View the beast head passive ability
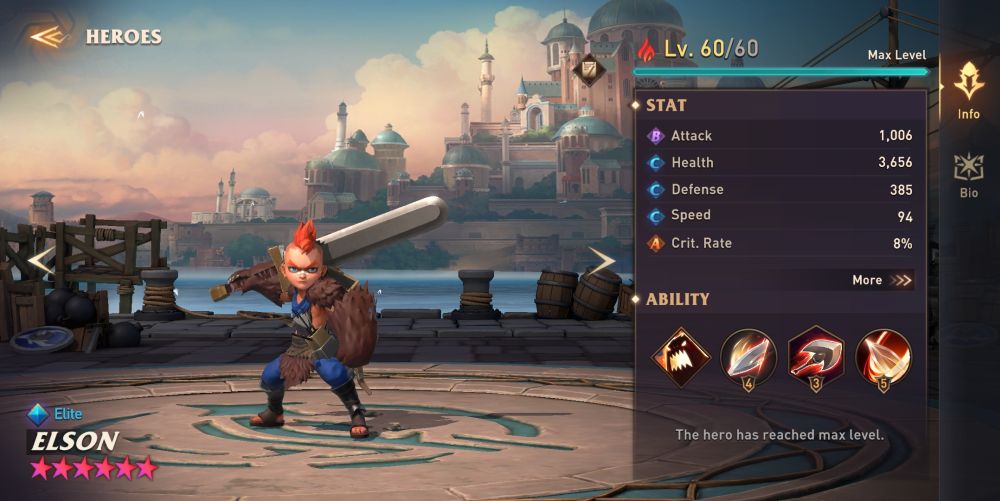Viewport: 1000px width, 501px height. [x=680, y=356]
